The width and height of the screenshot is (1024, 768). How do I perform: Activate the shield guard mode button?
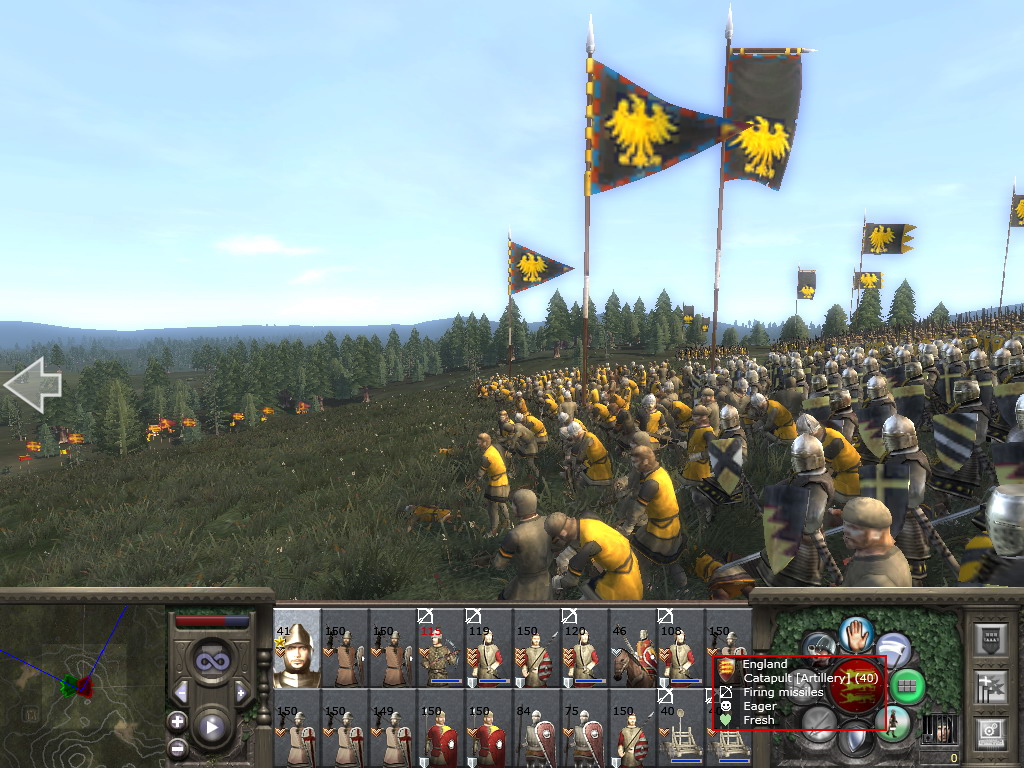tap(855, 741)
